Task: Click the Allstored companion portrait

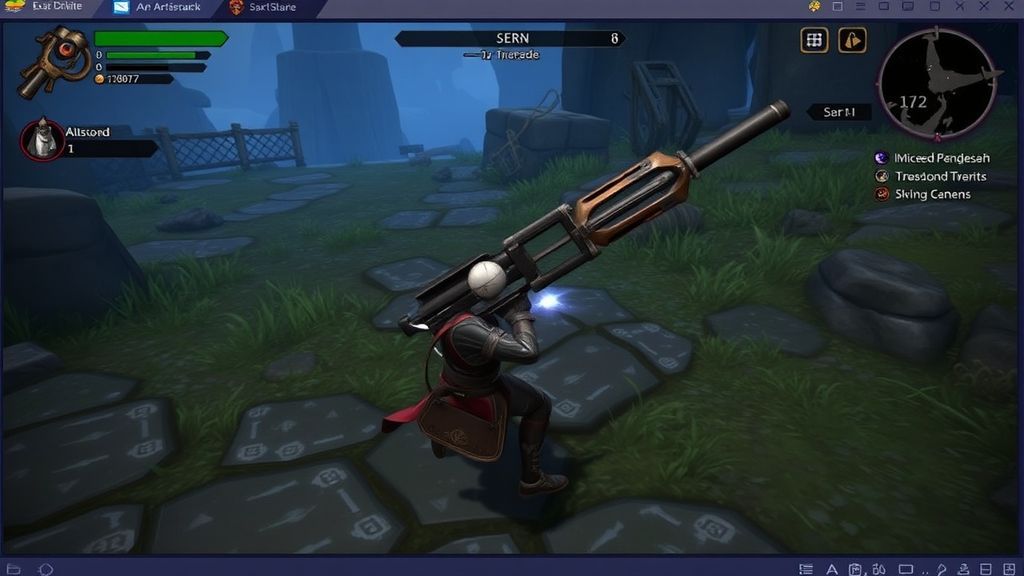Action: point(41,139)
